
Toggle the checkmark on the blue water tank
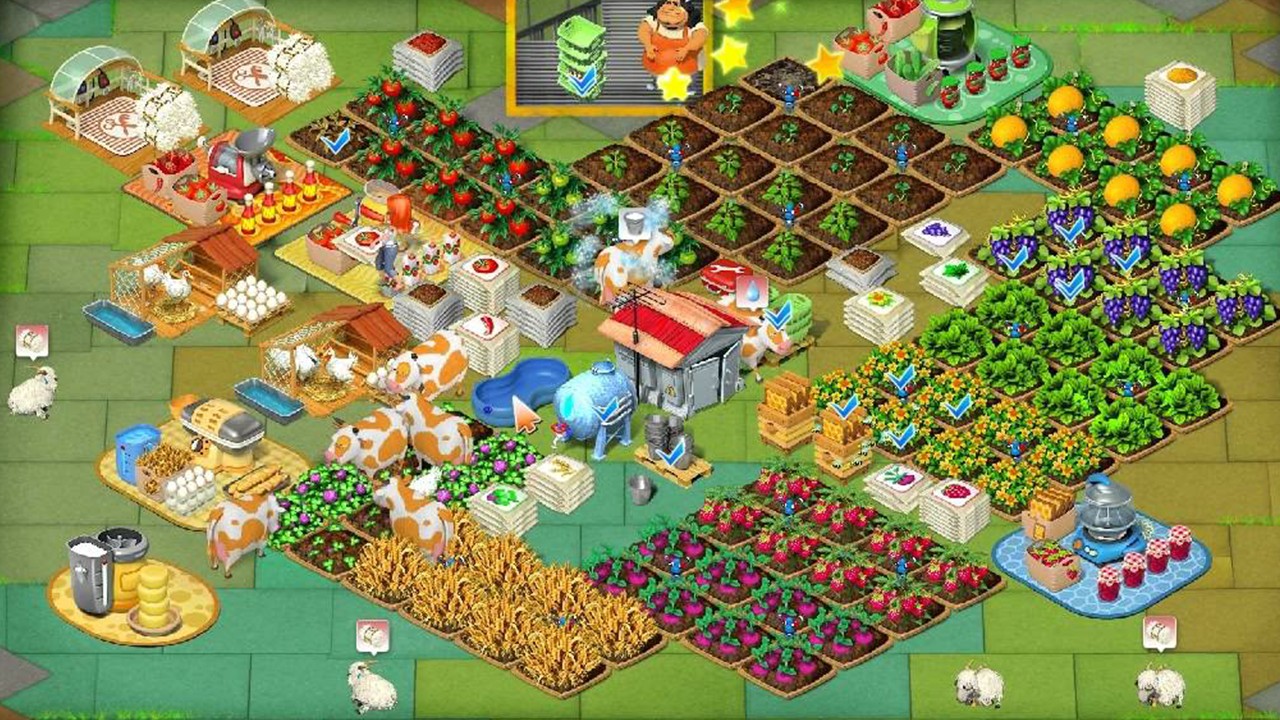point(608,408)
